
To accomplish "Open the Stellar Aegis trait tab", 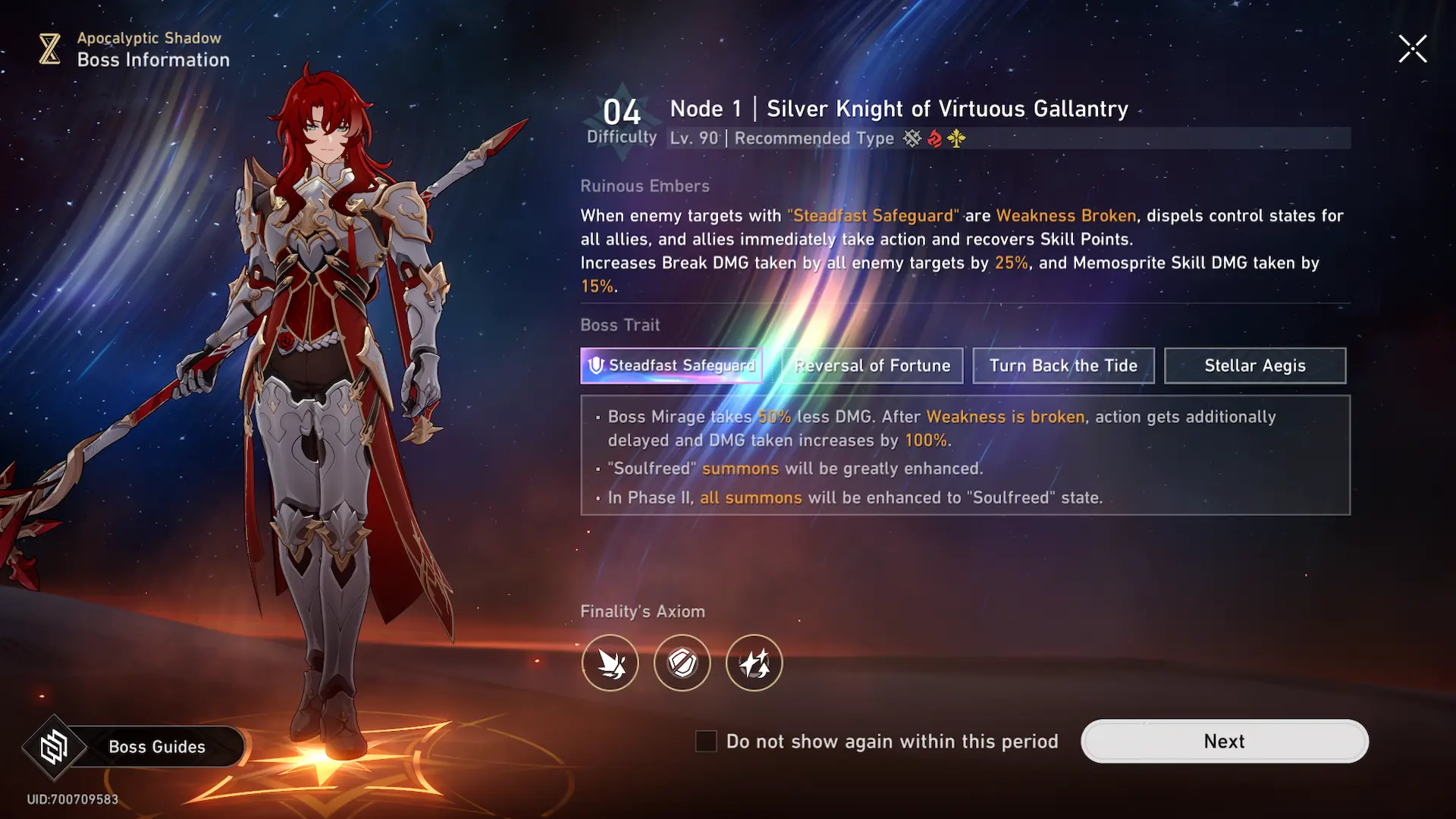I will [x=1255, y=366].
